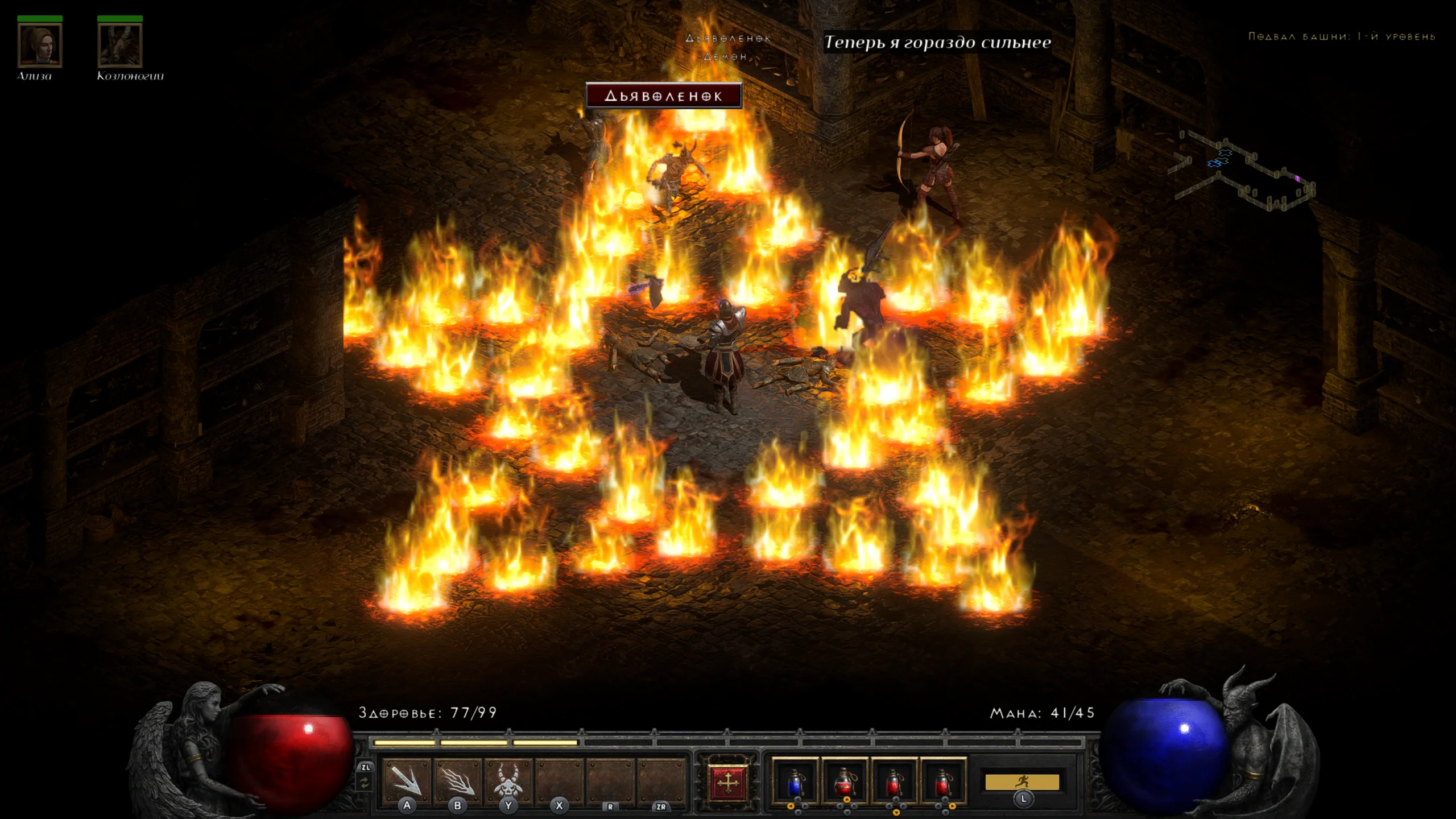Cast the horned skull skill

pyautogui.click(x=508, y=780)
